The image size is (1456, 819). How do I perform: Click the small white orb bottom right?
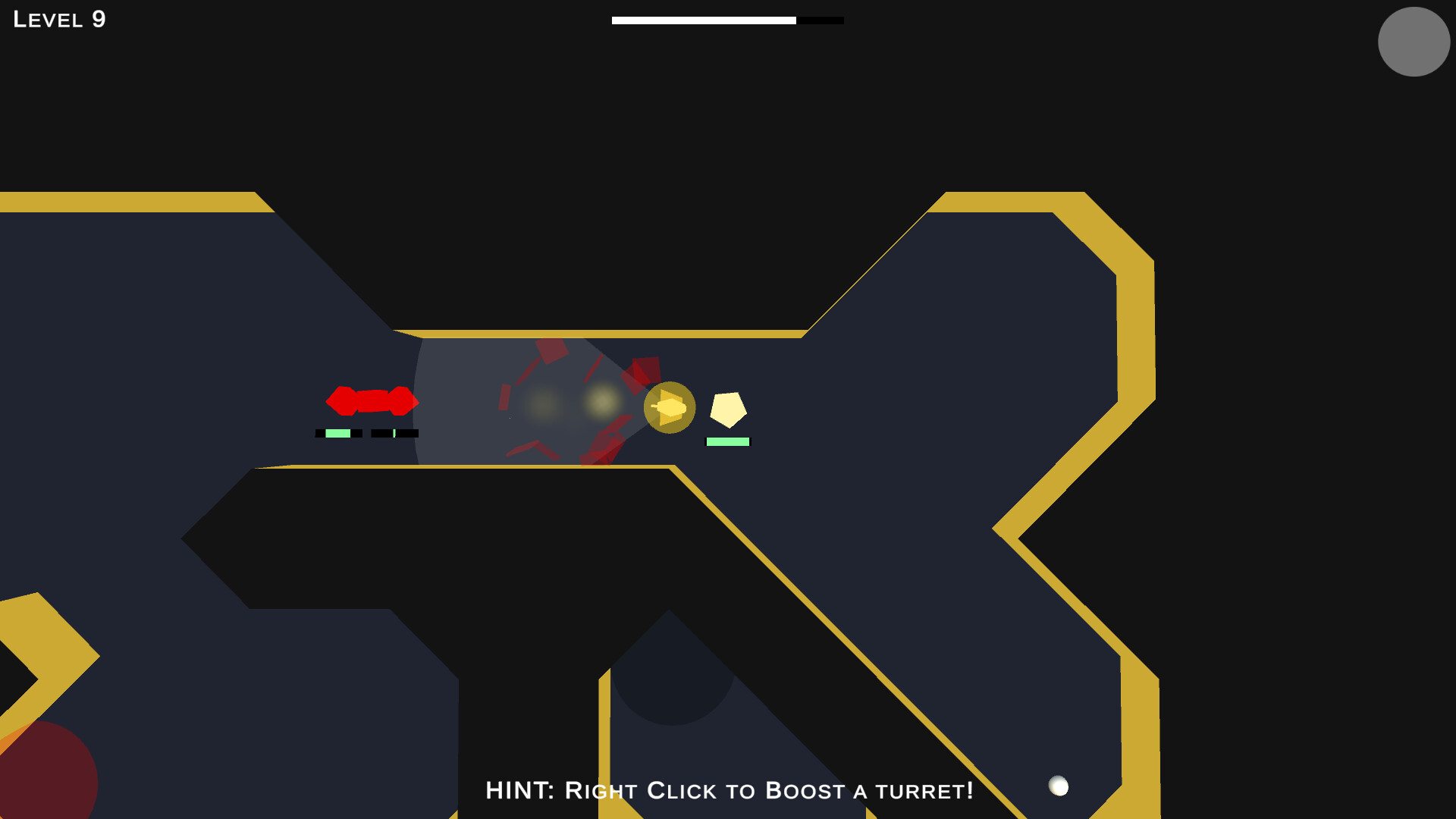coord(1059,787)
